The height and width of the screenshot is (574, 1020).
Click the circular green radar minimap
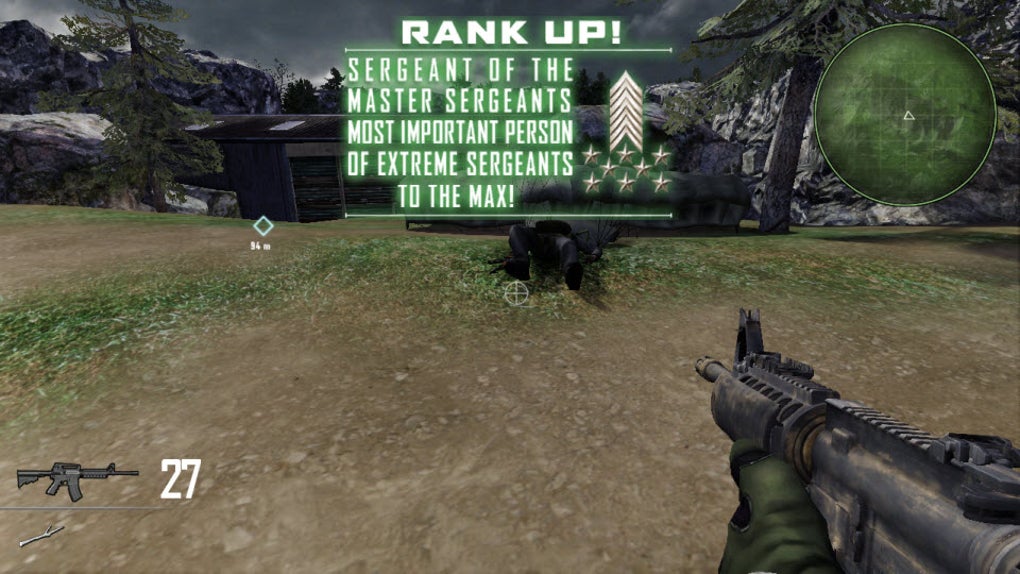tap(904, 114)
